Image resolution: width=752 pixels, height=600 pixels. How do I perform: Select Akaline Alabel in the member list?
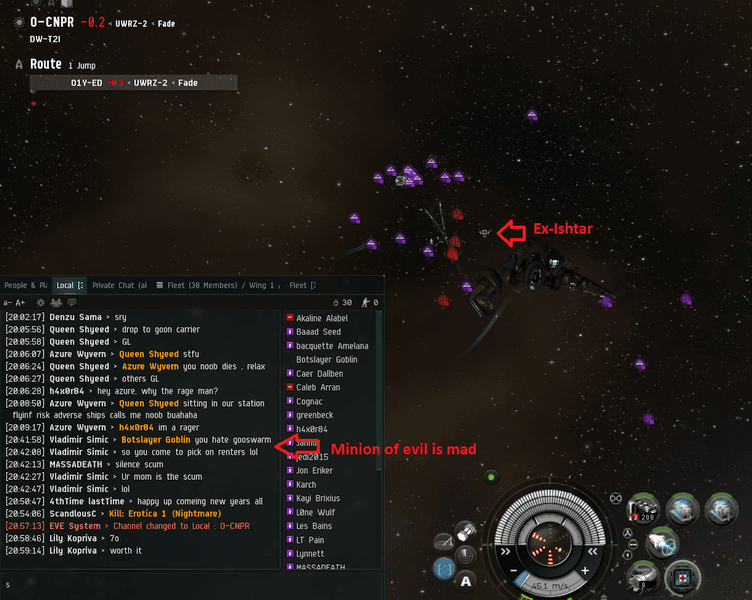point(323,318)
